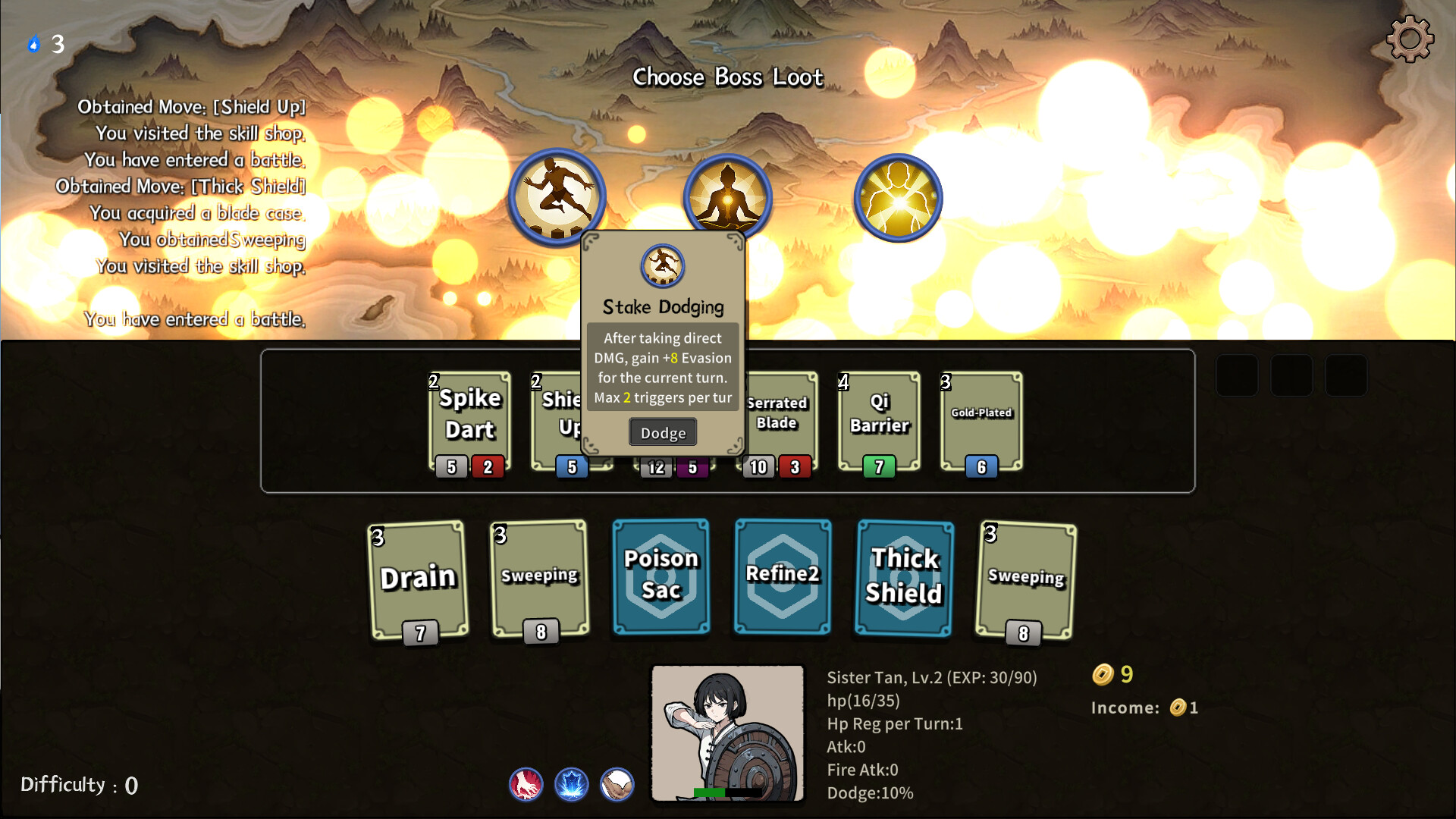Click Sister Tan's character portrait
The width and height of the screenshot is (1456, 819).
pos(727,733)
